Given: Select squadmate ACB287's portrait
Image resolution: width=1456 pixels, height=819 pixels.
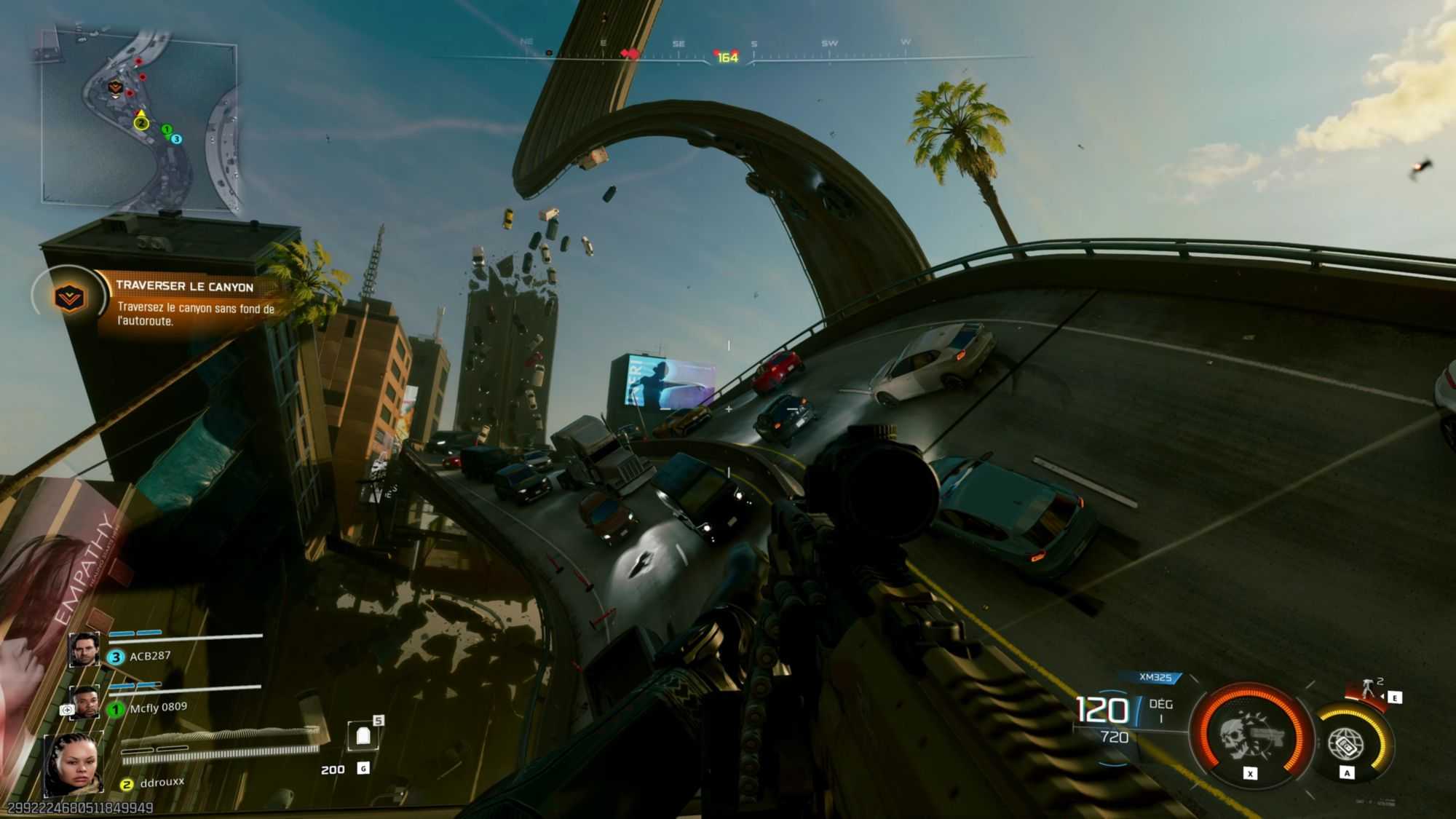Looking at the screenshot, I should pos(84,649).
